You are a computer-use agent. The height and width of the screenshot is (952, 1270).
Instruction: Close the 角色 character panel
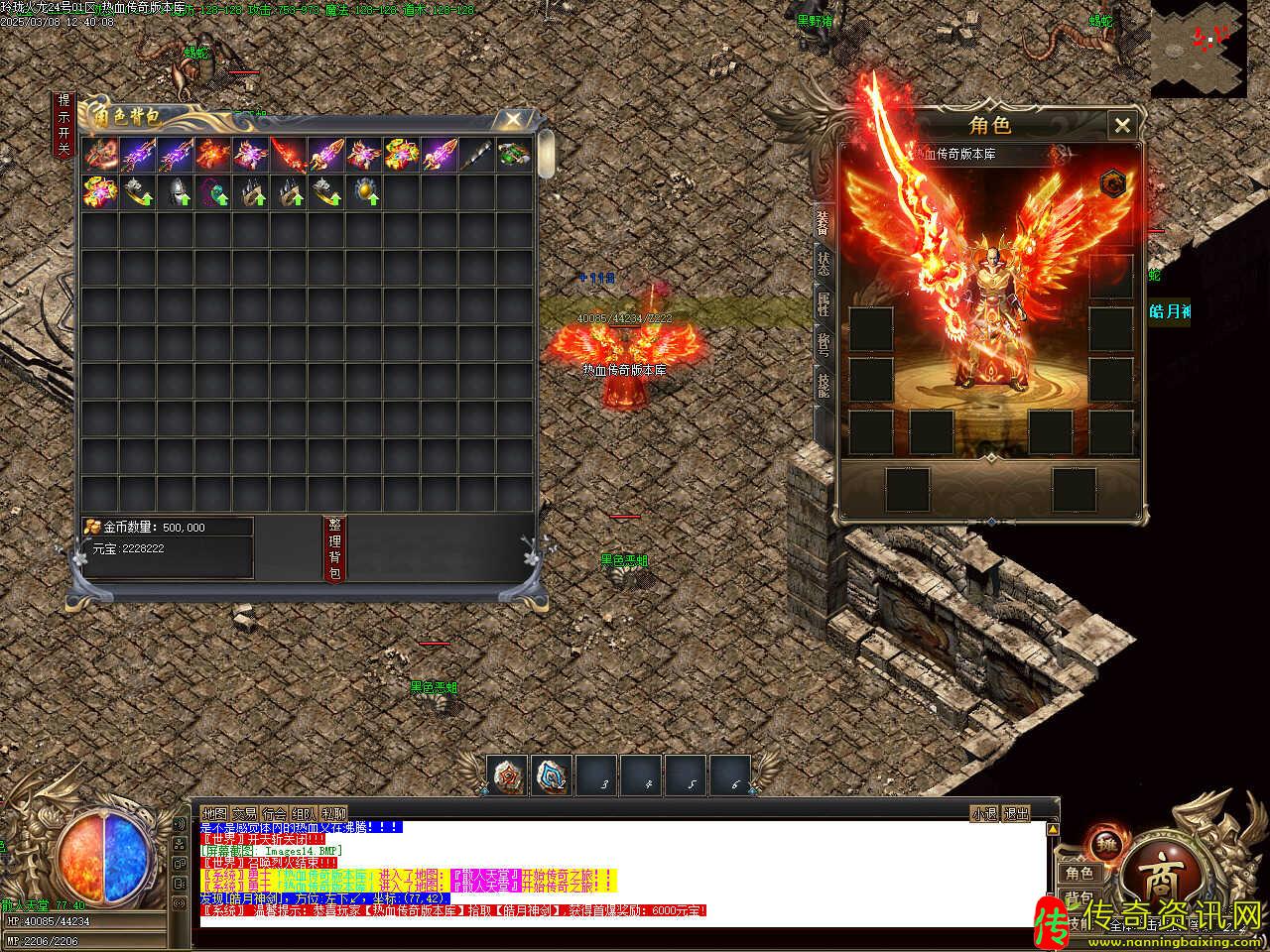point(1122,125)
